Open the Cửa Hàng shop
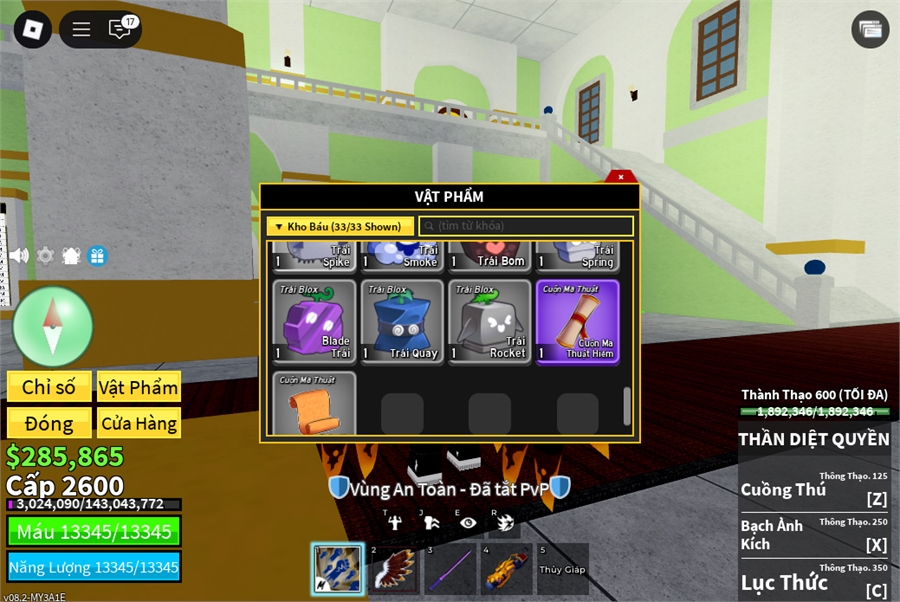Screen dimensions: 900x602 (x=138, y=423)
